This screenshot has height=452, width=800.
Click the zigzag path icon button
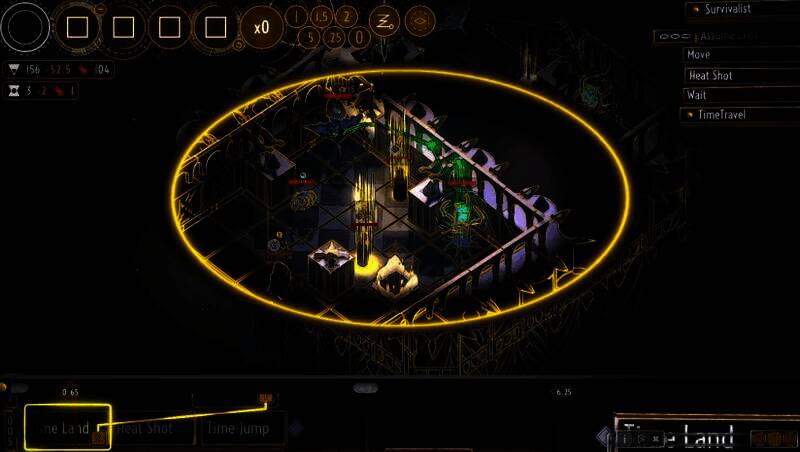(x=384, y=19)
